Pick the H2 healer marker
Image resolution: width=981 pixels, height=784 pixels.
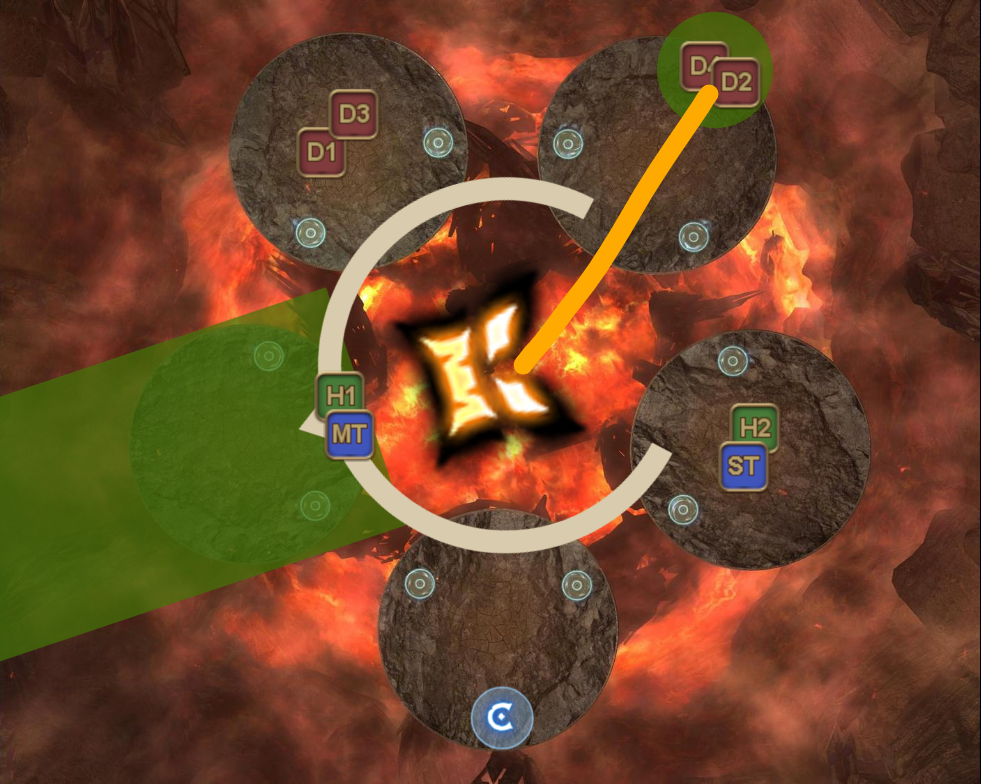(x=755, y=429)
